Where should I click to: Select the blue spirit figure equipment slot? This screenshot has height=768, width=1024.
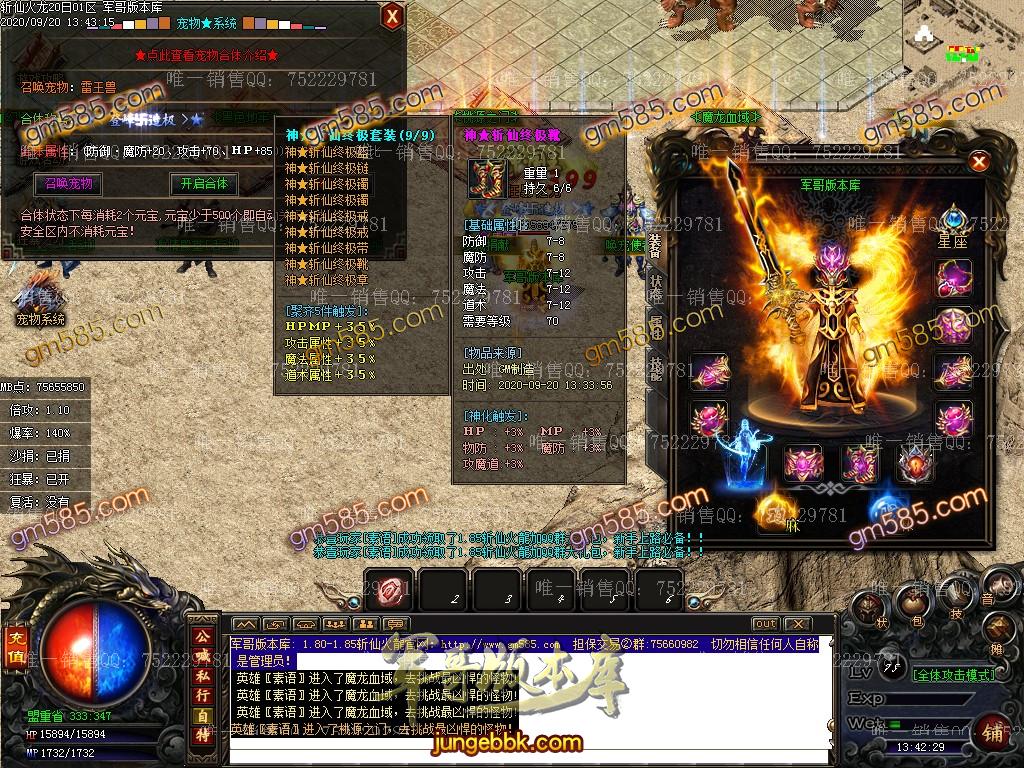click(742, 456)
